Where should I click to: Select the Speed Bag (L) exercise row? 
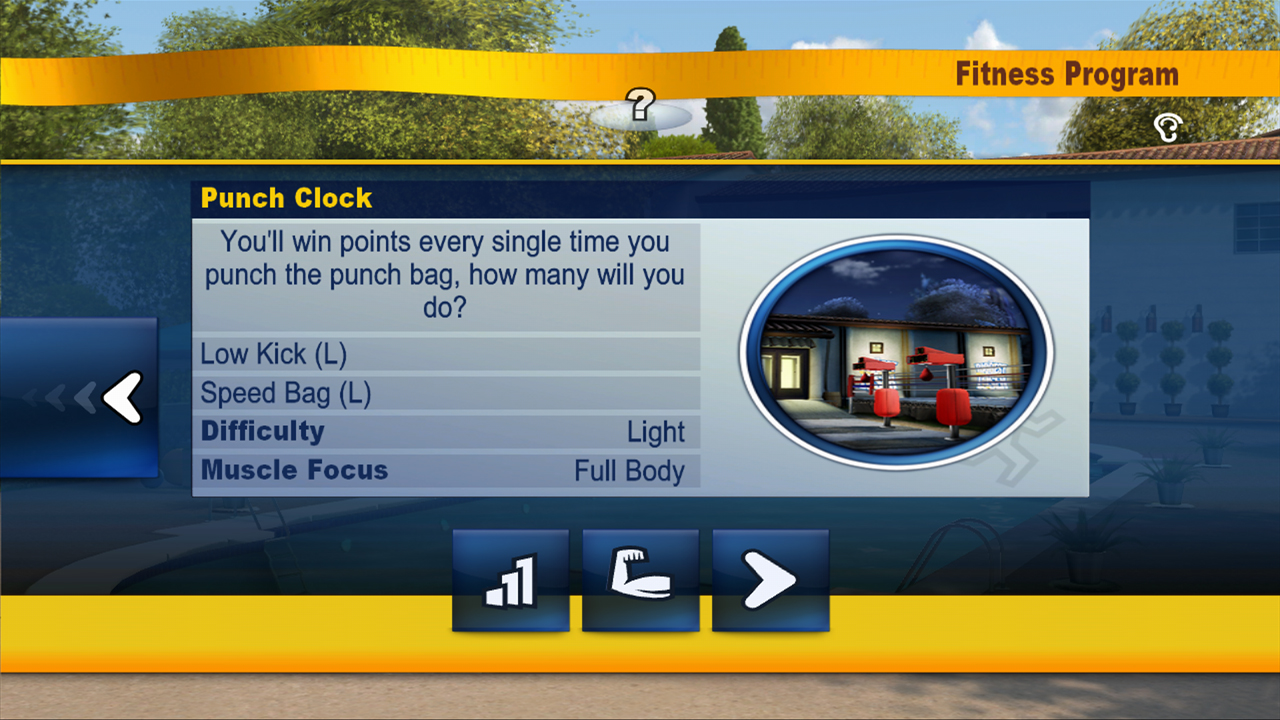tap(446, 393)
